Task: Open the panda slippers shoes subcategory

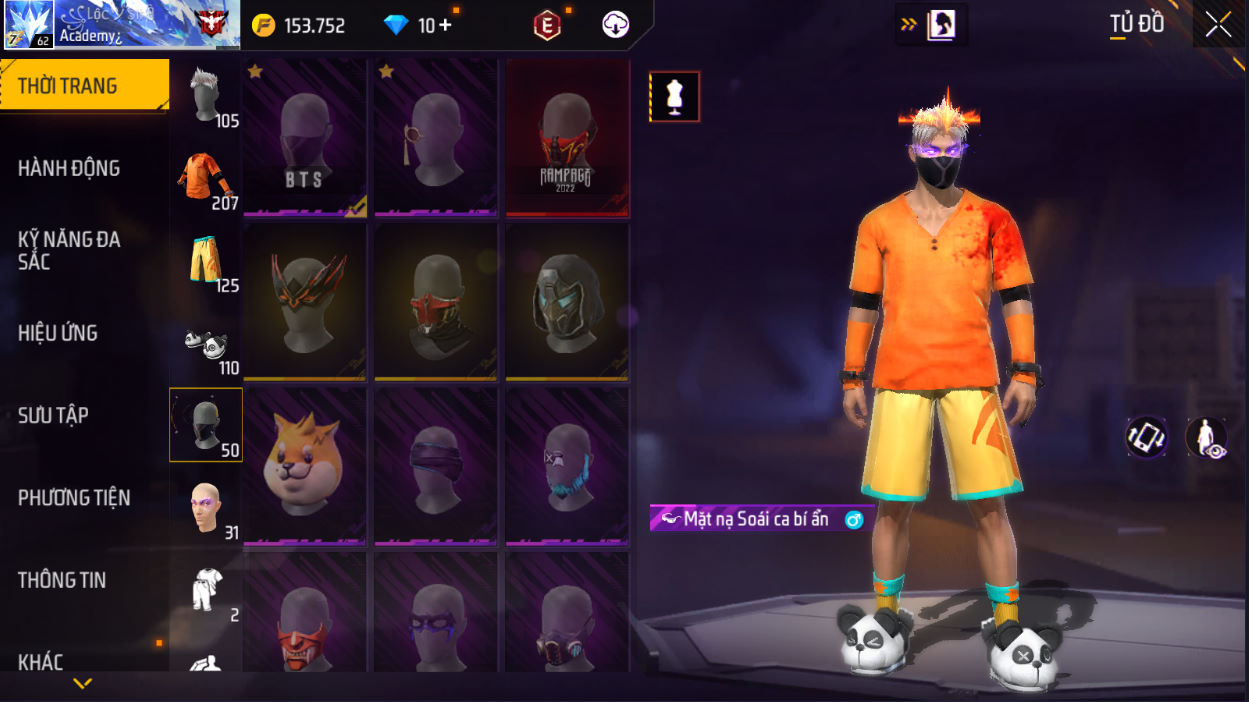Action: click(206, 344)
